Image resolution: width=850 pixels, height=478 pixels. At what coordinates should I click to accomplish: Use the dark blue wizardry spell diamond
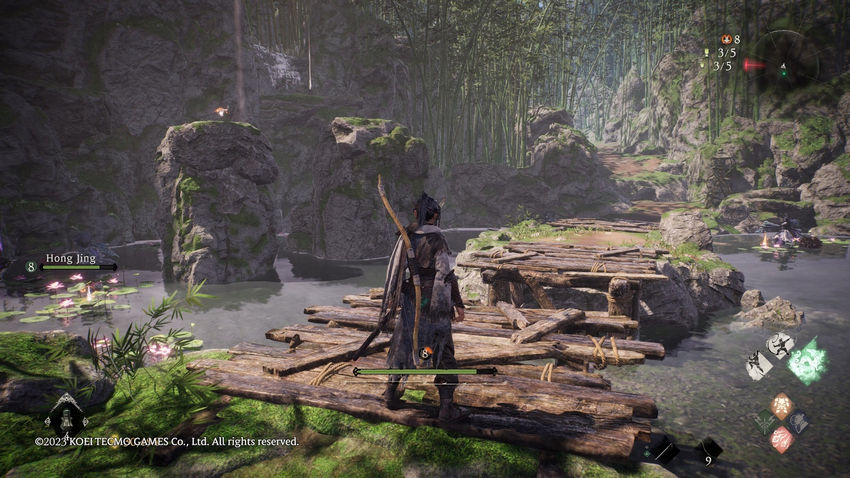[798, 422]
